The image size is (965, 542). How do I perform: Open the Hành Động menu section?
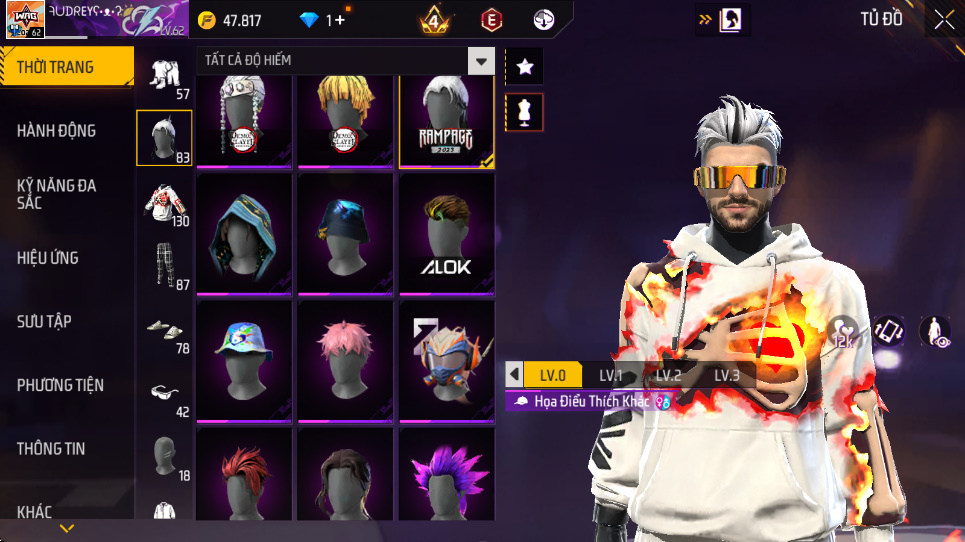pos(57,130)
